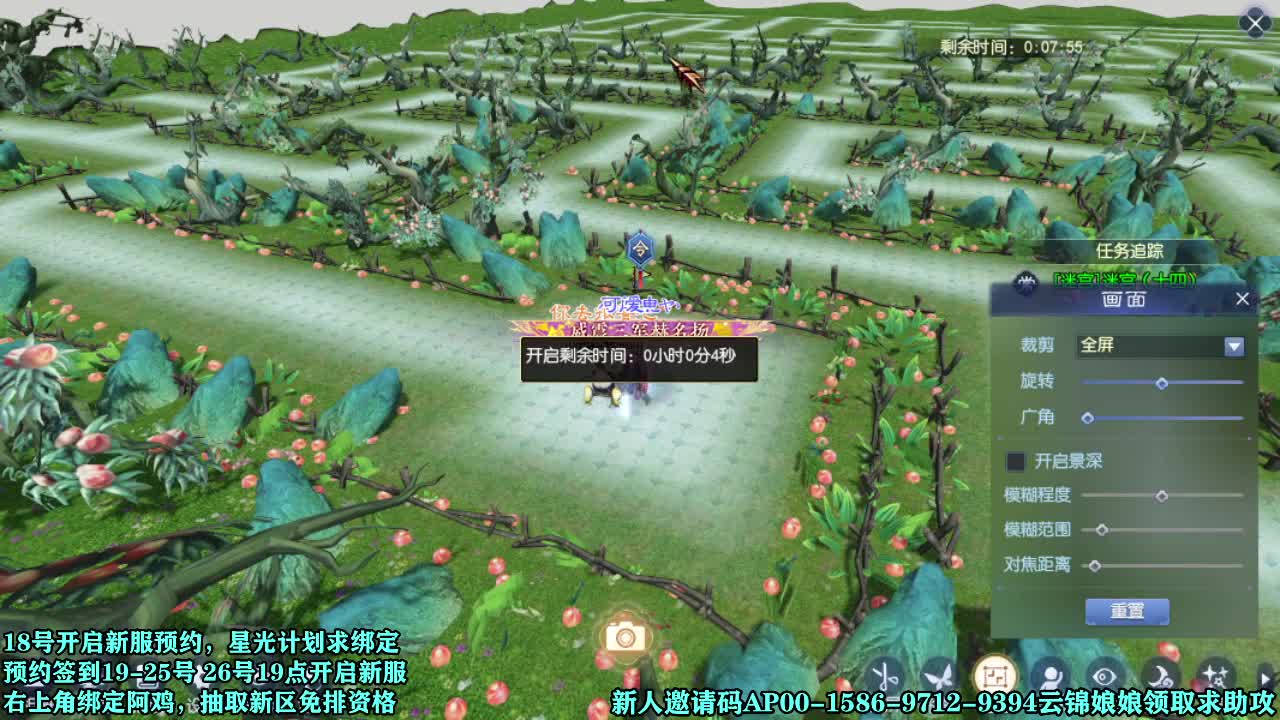Screen dimensions: 1280x720
Task: Select the [迷宫]迷宫（十四）quest entry
Action: point(1125,280)
